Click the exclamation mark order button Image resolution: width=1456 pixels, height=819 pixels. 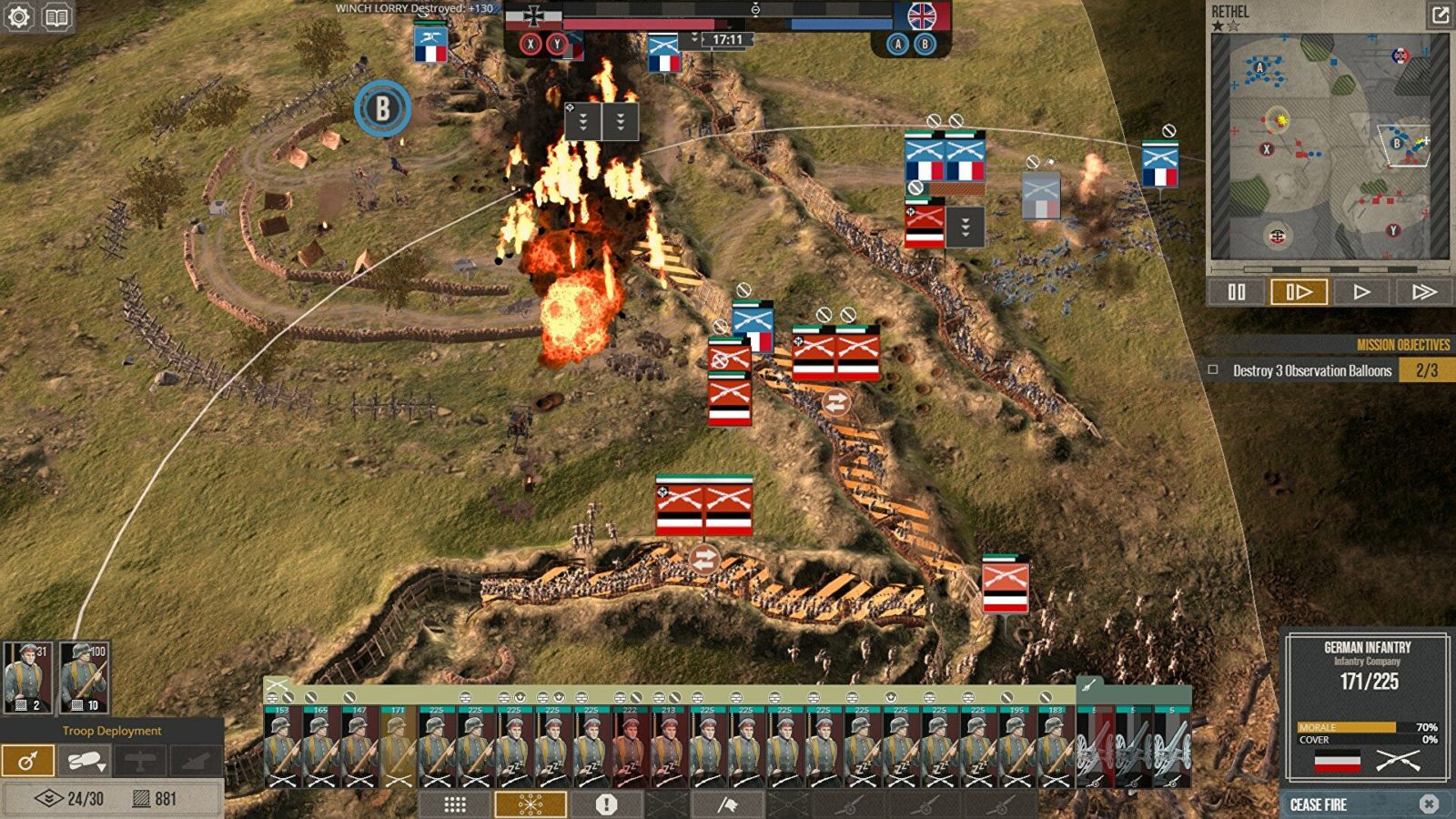click(x=606, y=804)
